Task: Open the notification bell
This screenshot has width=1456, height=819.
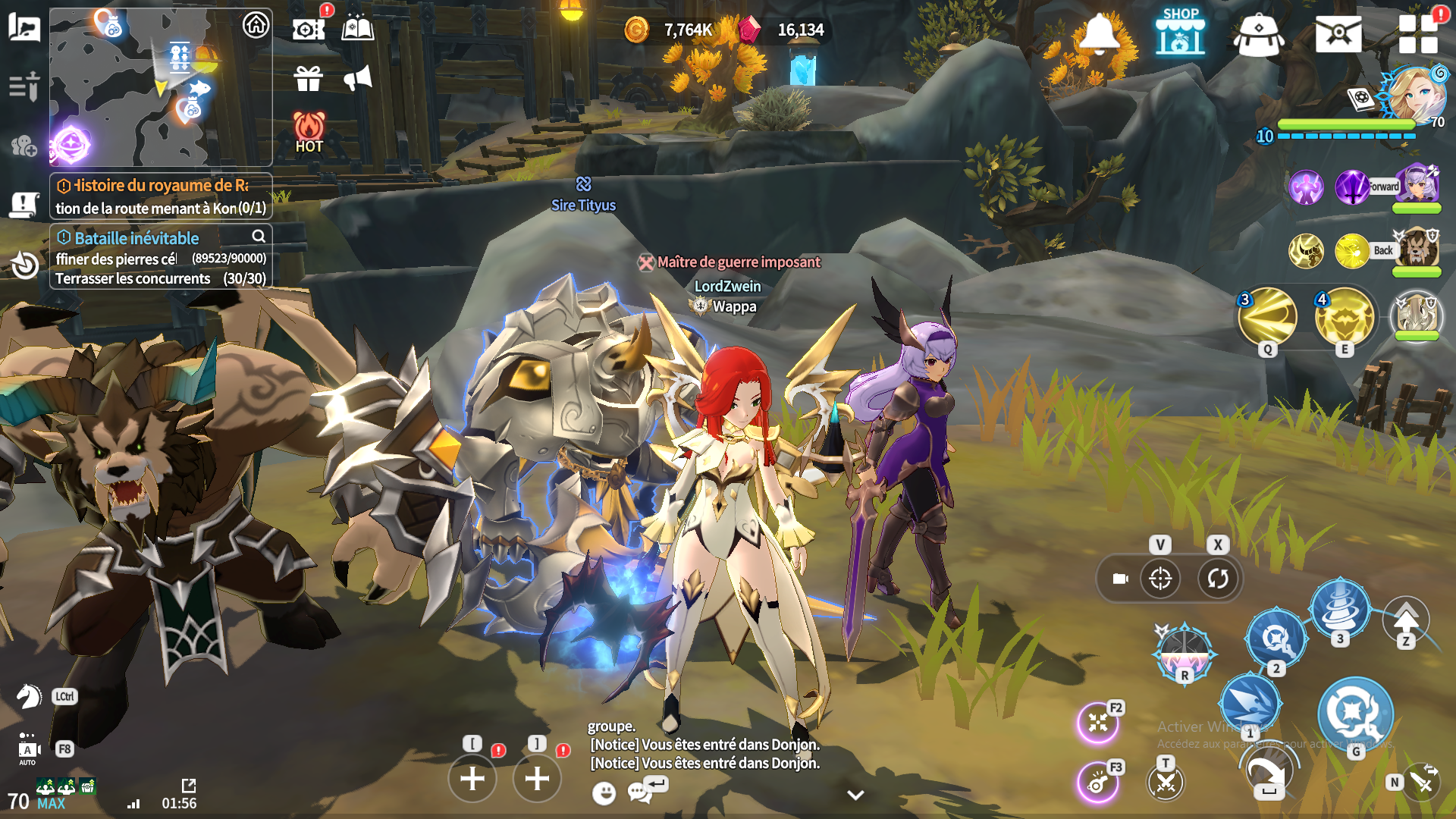Action: [1099, 33]
